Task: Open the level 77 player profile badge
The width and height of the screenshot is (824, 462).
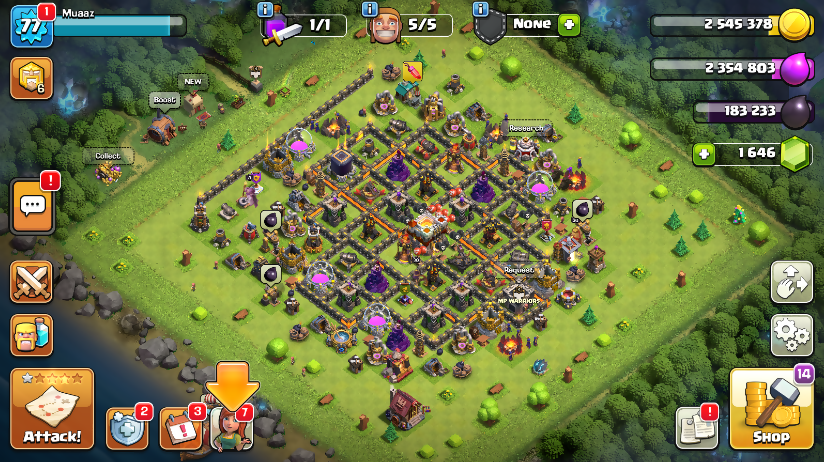Action: (x=30, y=27)
